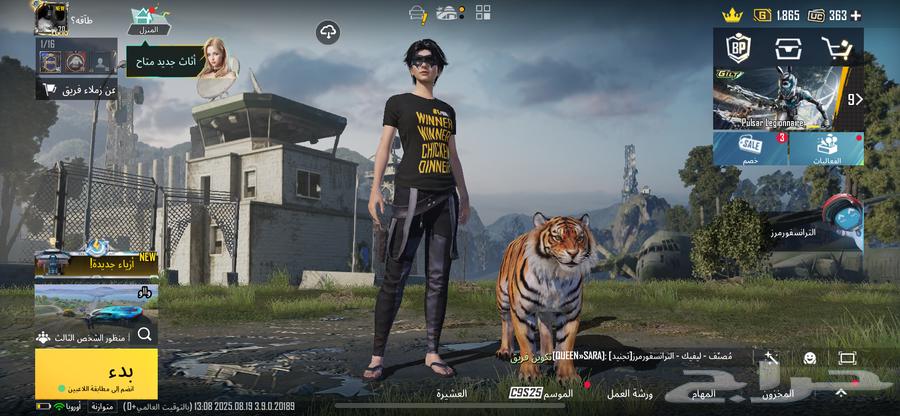
Task: Open the Inventory (المخزون) tab
Action: coord(777,394)
